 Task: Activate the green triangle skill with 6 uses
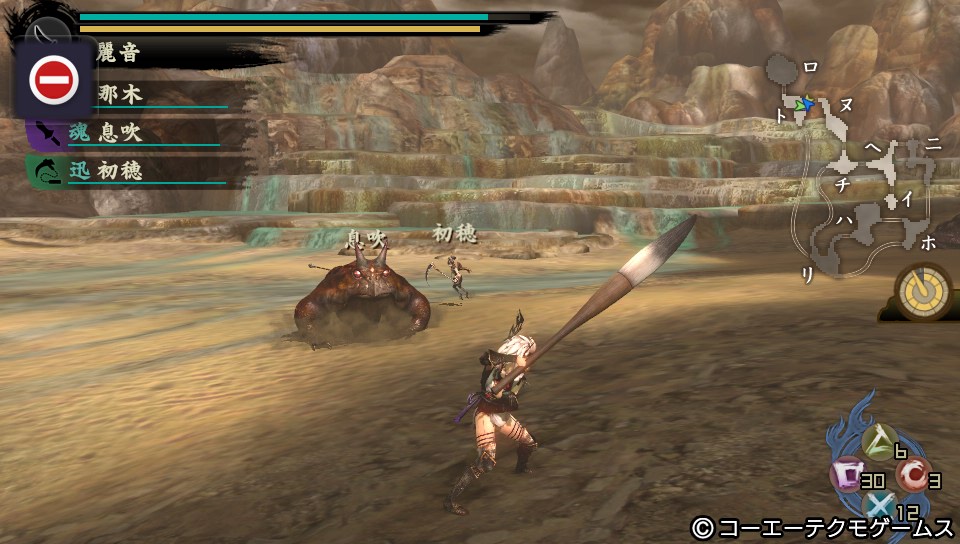(x=881, y=439)
